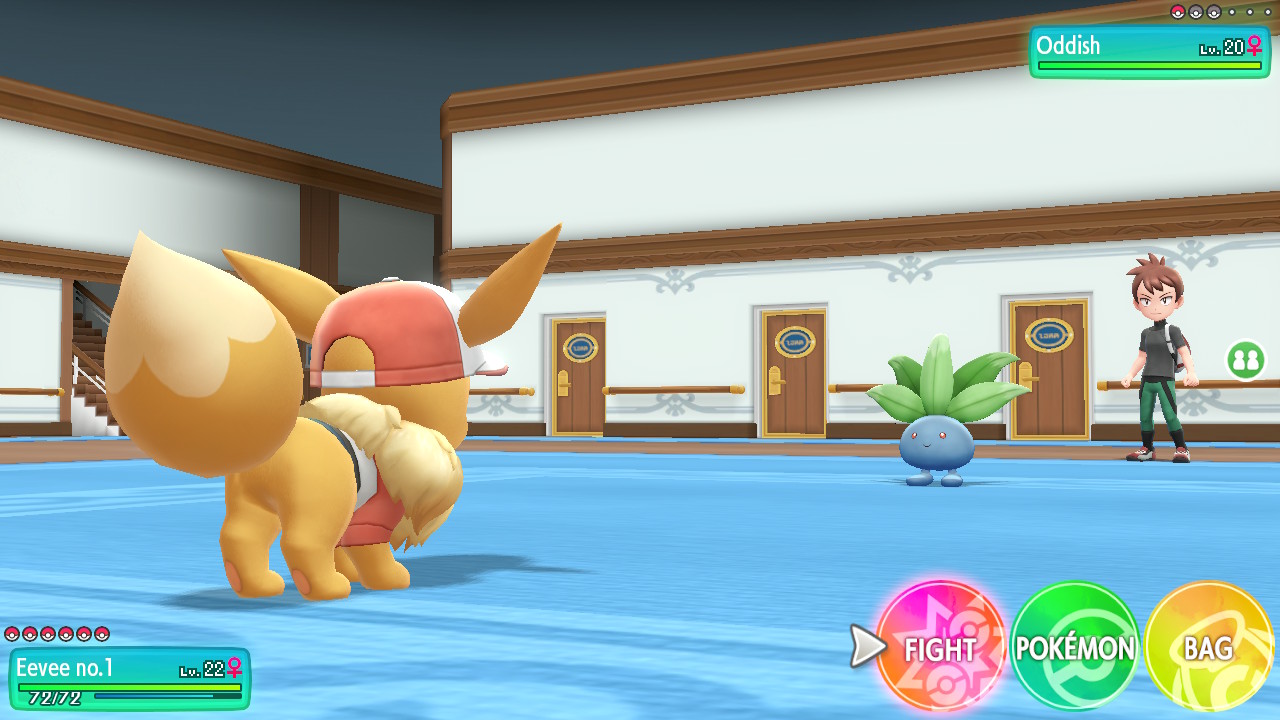Click Eevee's green HP bar

(x=130, y=687)
